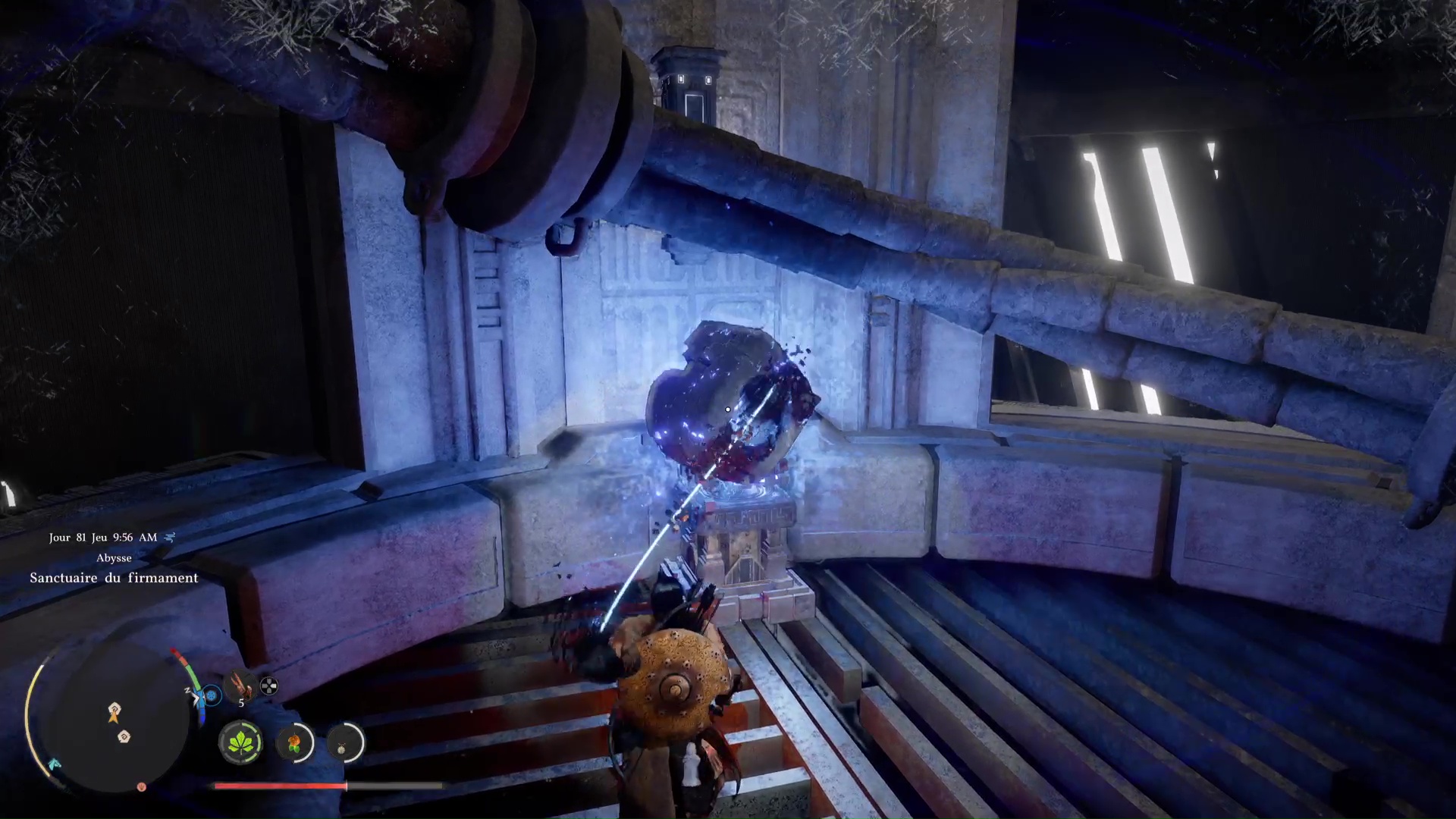Select the small round bomb item slot
The image size is (1456, 819).
(344, 743)
